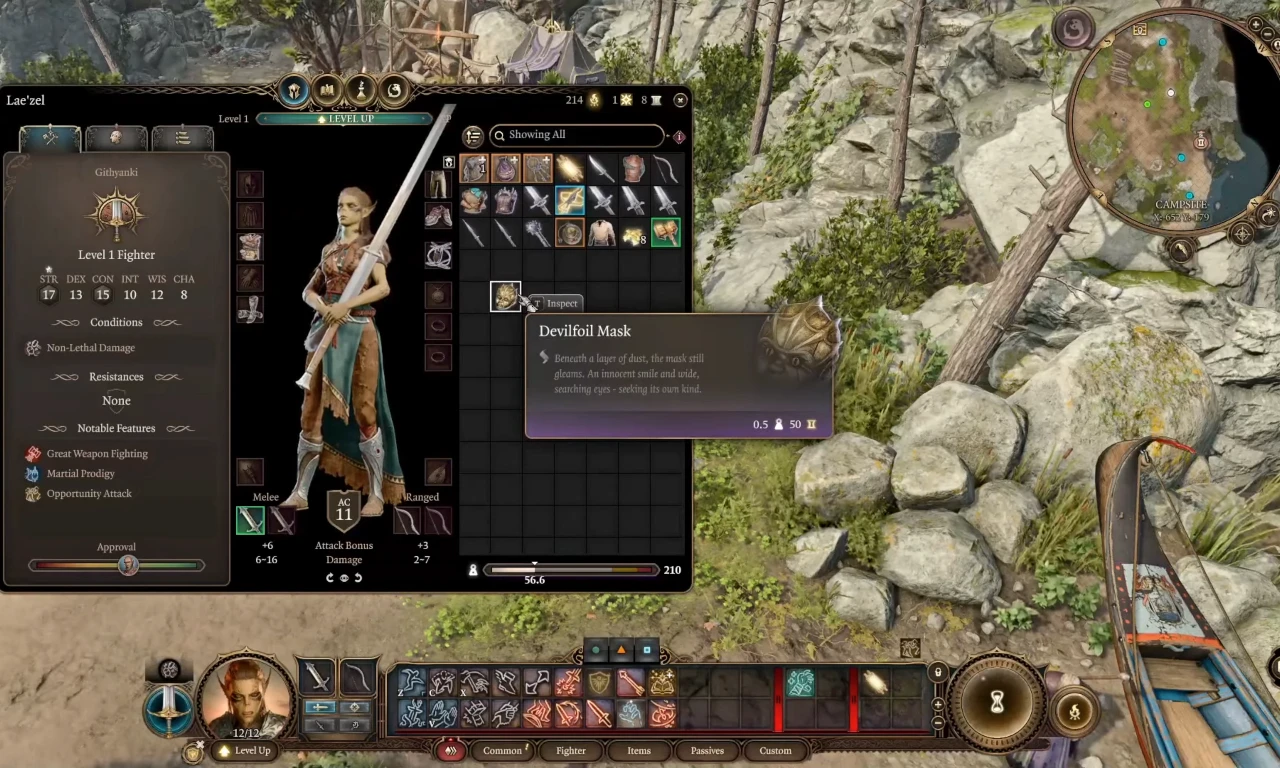Switch to the Items hotbar tab
Screen dimensions: 1280x768
click(x=639, y=750)
